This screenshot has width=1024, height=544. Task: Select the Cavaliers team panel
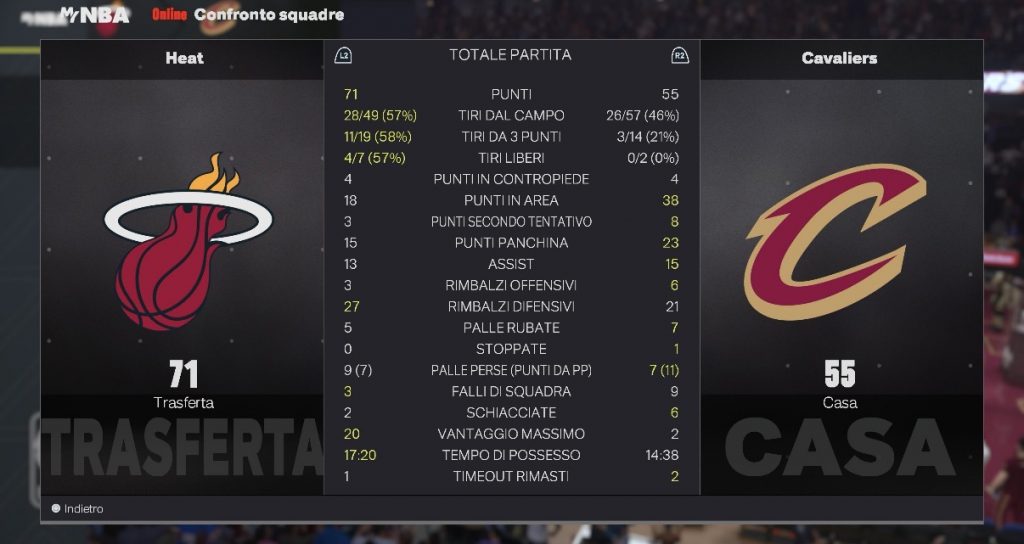coord(840,268)
